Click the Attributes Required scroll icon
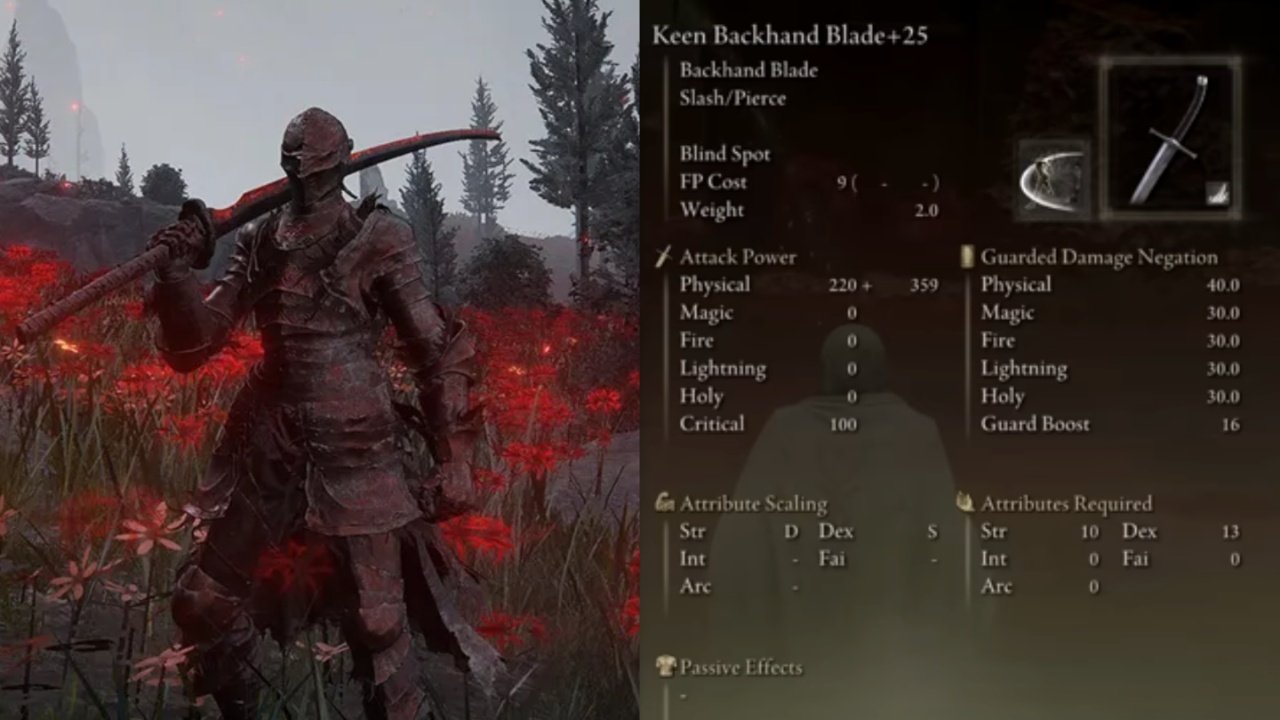The image size is (1280, 720). click(966, 503)
